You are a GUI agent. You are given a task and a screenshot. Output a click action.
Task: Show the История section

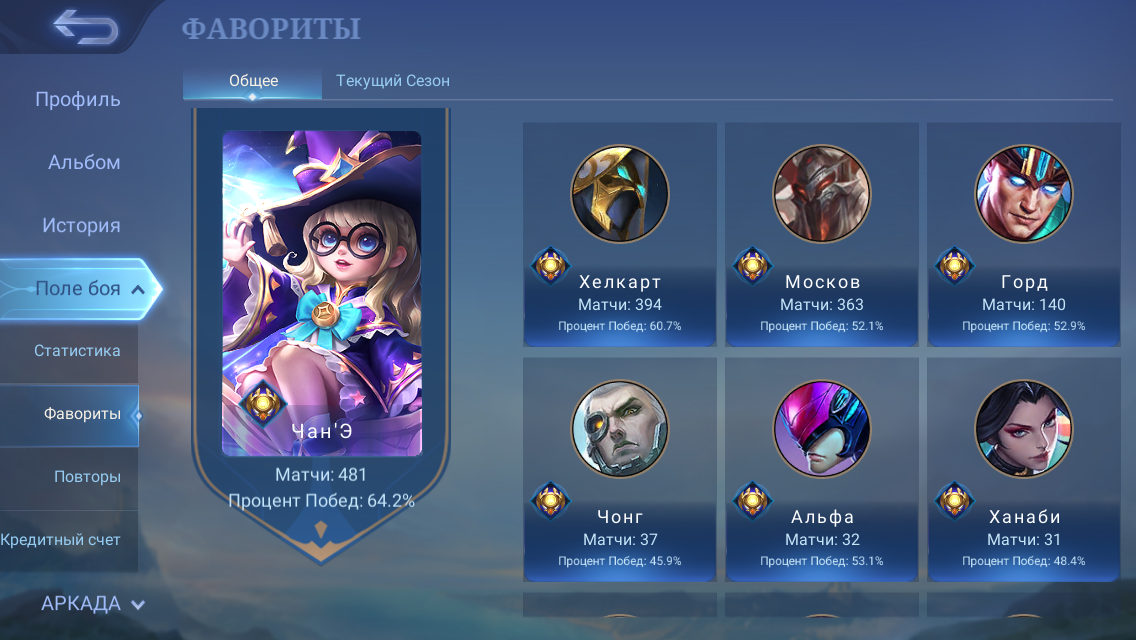tap(81, 225)
